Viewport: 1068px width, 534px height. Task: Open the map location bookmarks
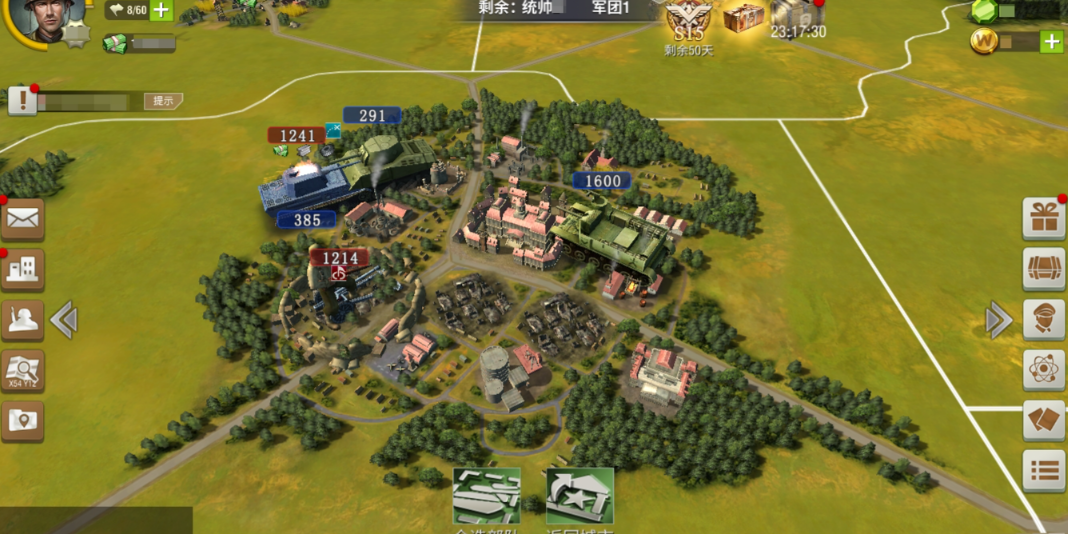click(x=22, y=421)
